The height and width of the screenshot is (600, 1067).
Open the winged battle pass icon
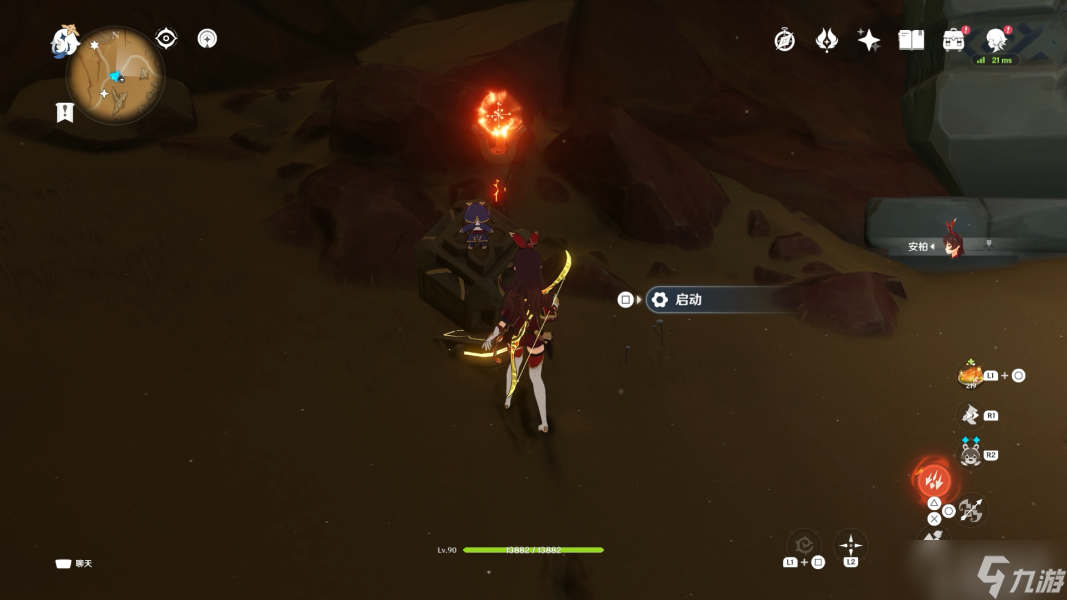point(827,40)
